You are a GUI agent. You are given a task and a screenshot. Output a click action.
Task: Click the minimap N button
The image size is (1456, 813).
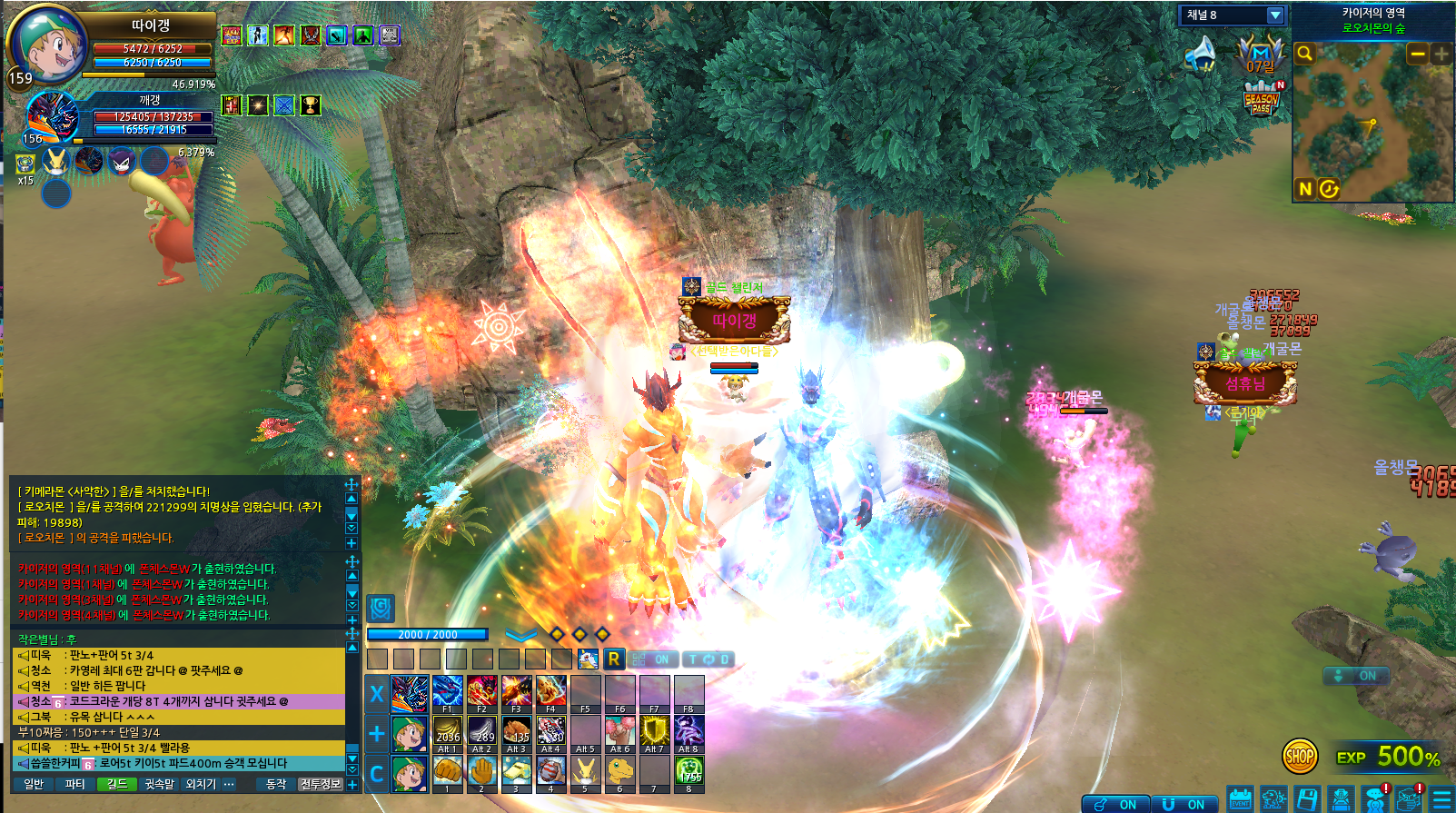[x=1305, y=189]
